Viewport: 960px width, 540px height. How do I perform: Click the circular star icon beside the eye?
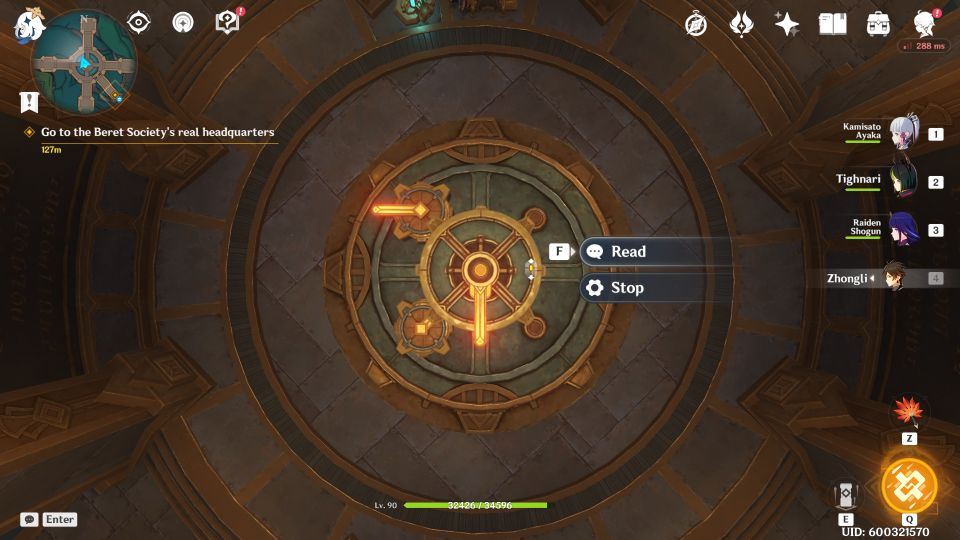point(183,22)
